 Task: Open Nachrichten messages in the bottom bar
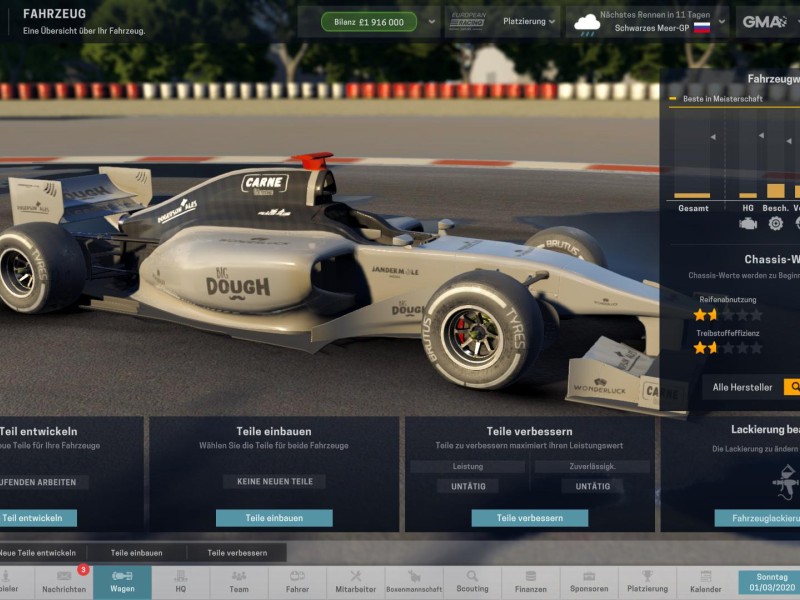point(64,583)
